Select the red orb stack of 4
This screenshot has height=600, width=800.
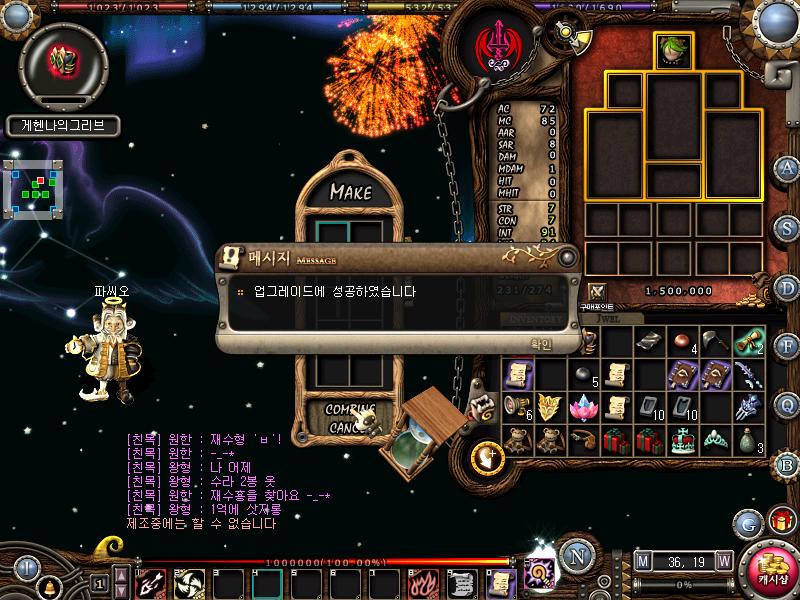pos(684,342)
